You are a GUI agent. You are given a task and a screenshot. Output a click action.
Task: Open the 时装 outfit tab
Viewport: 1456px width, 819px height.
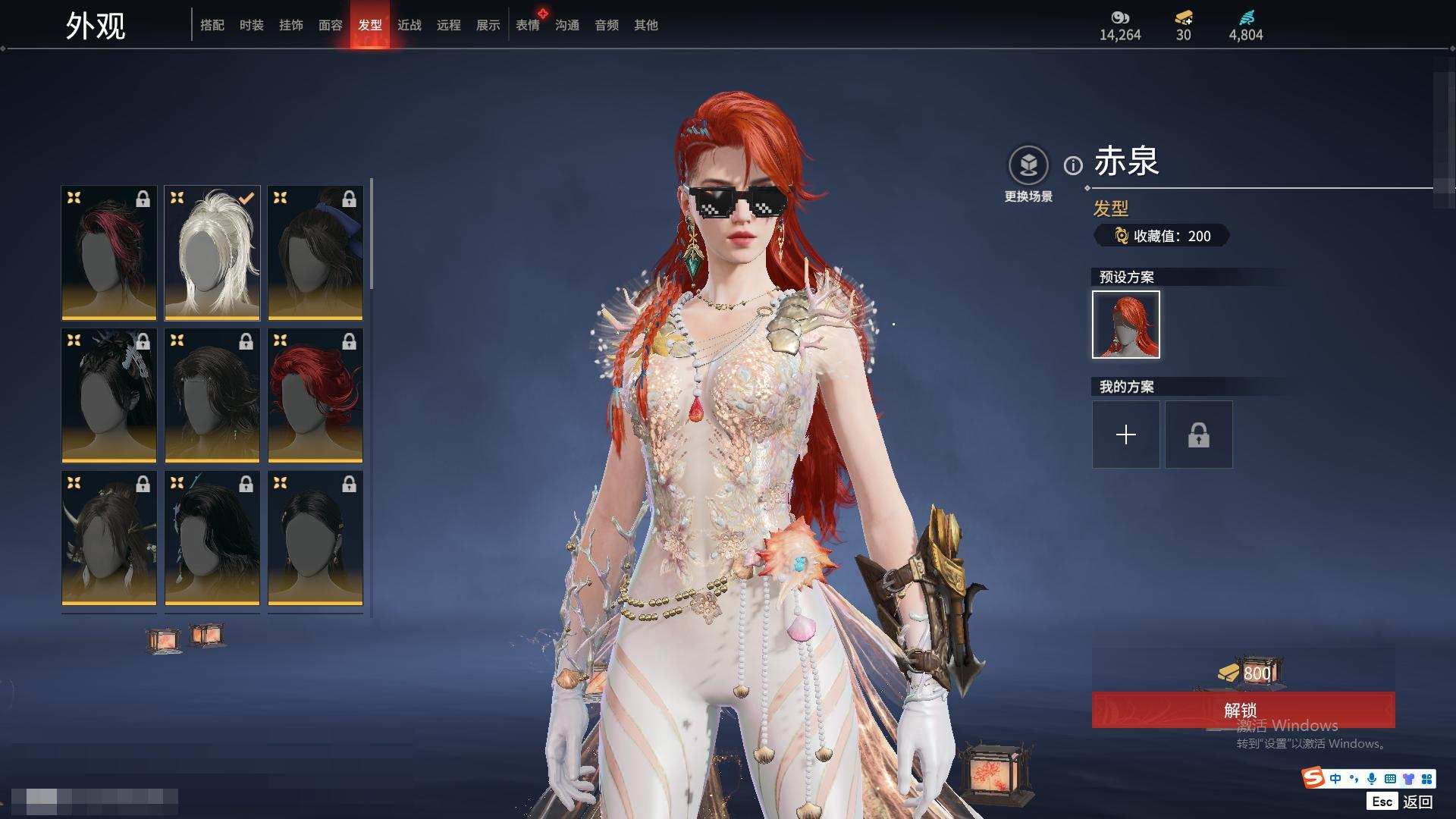click(x=251, y=25)
